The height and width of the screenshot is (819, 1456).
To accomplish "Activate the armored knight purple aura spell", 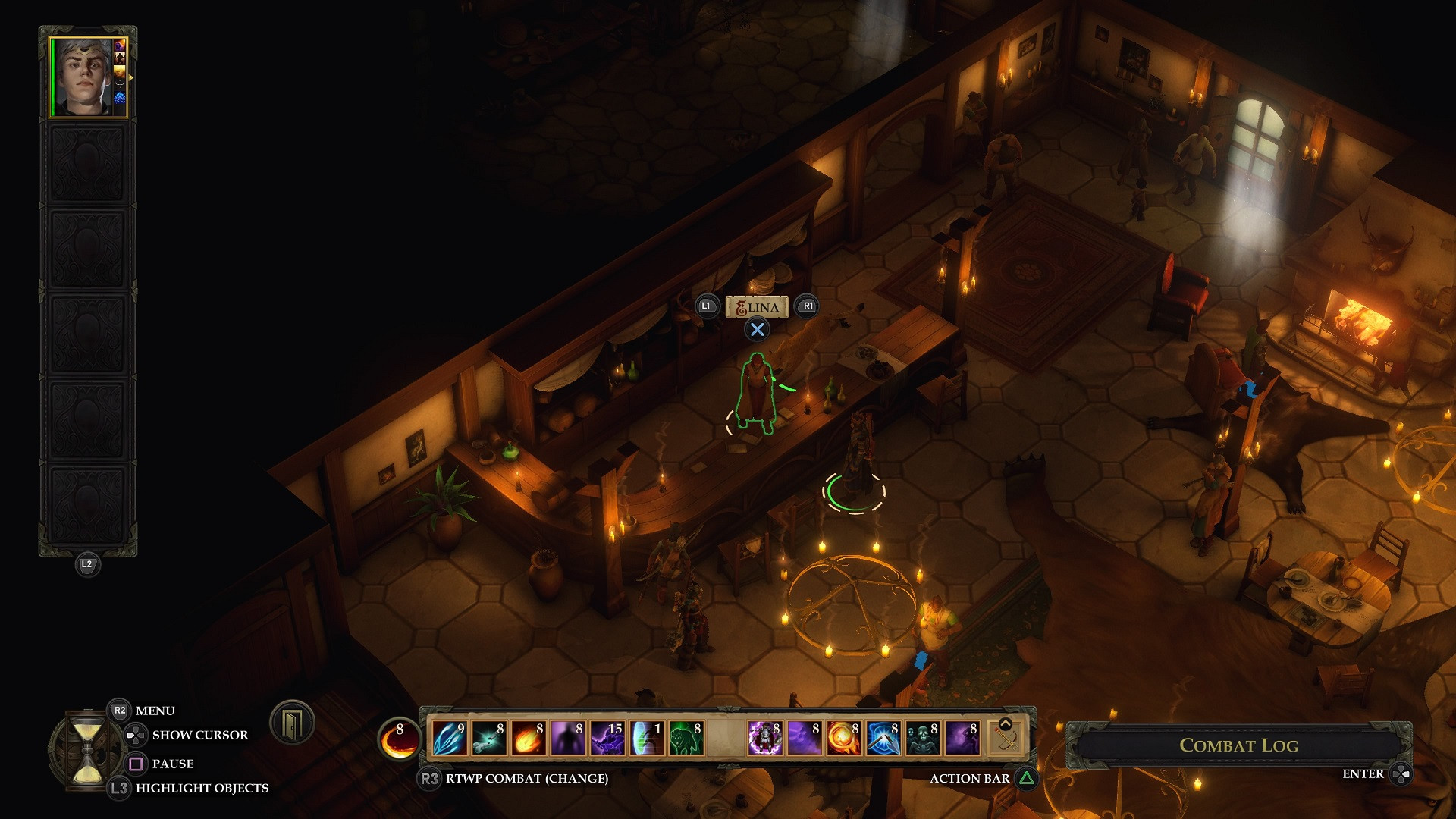I will coord(764,738).
